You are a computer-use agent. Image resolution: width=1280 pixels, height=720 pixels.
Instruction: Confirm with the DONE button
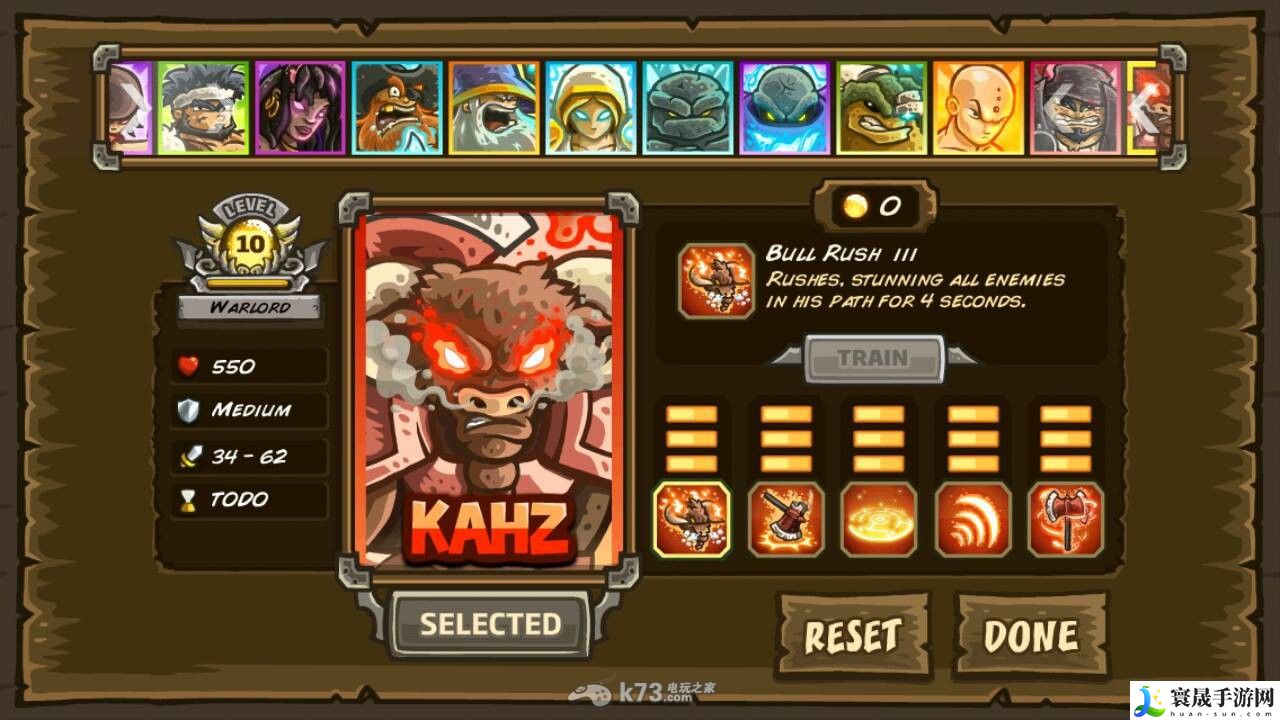click(x=1031, y=635)
